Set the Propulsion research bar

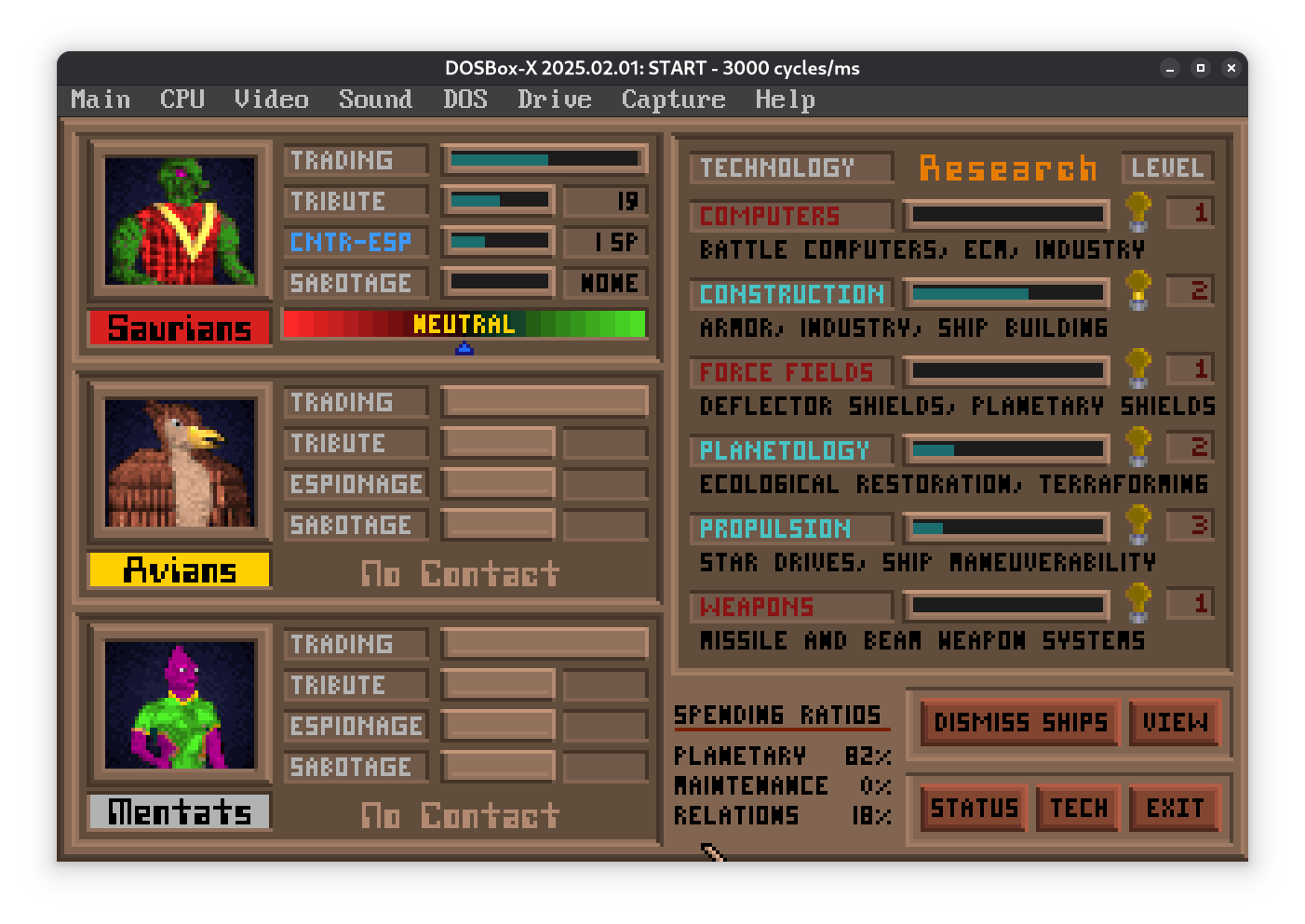tap(1007, 528)
